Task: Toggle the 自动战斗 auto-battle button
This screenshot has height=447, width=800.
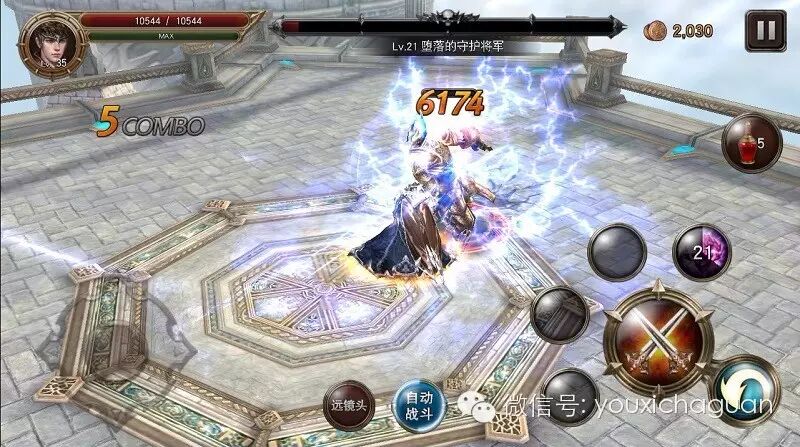Action: [x=418, y=405]
